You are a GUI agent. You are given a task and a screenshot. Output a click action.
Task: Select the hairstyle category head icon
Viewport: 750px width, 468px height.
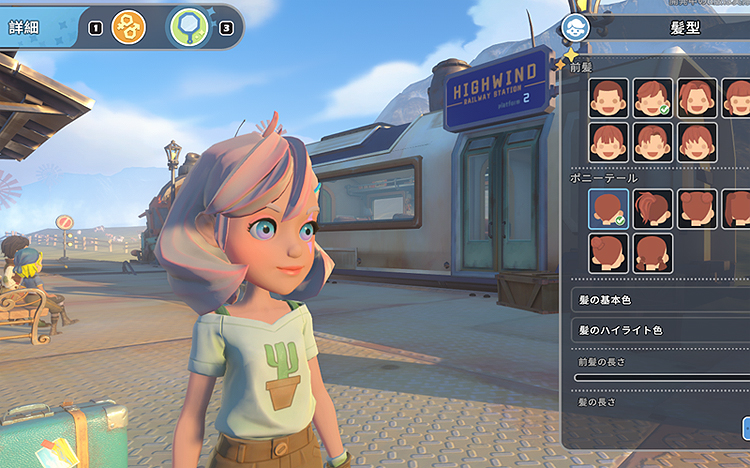click(x=575, y=28)
